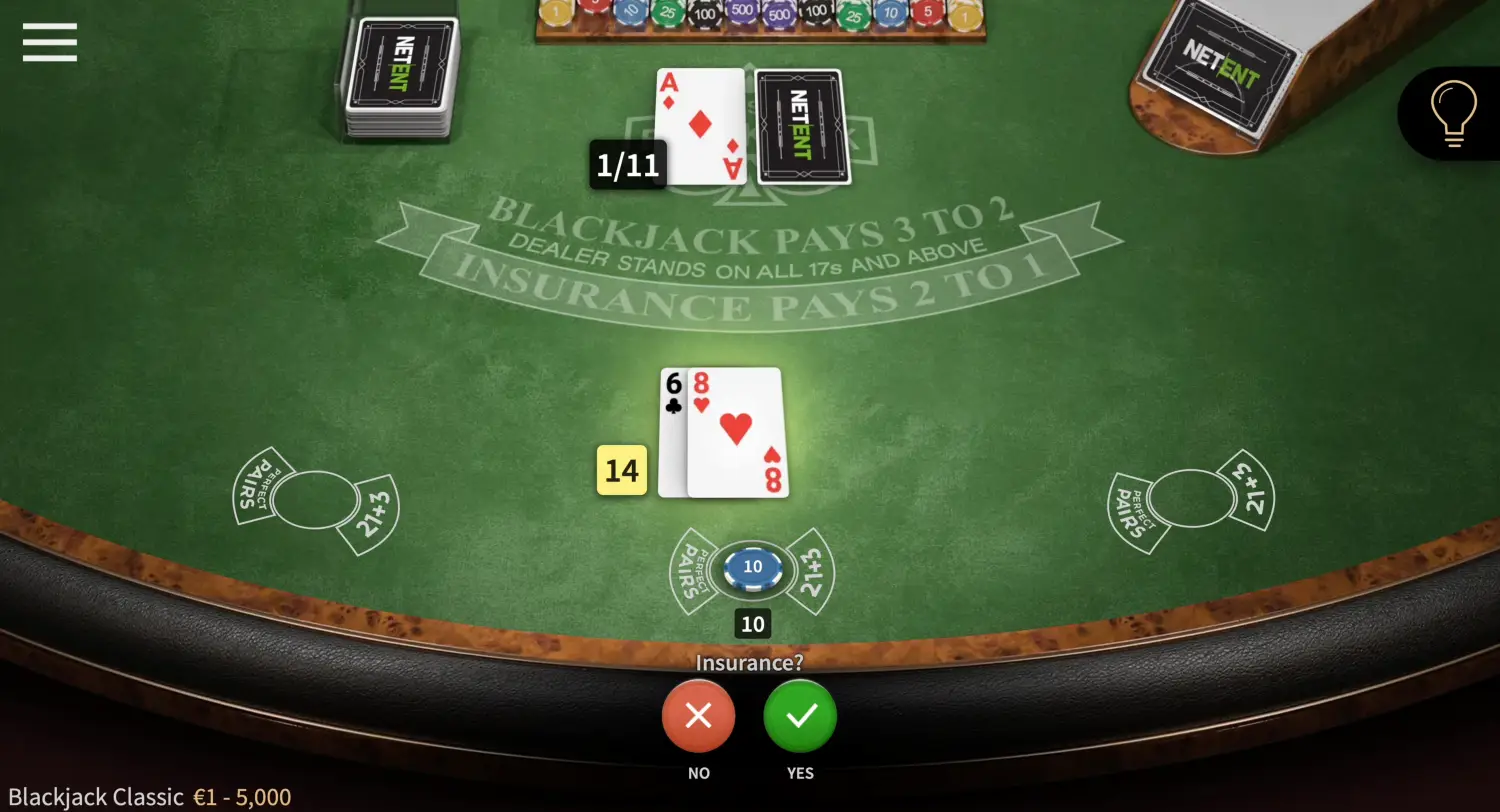Decline insurance with the NO button
This screenshot has height=812, width=1500.
point(698,716)
